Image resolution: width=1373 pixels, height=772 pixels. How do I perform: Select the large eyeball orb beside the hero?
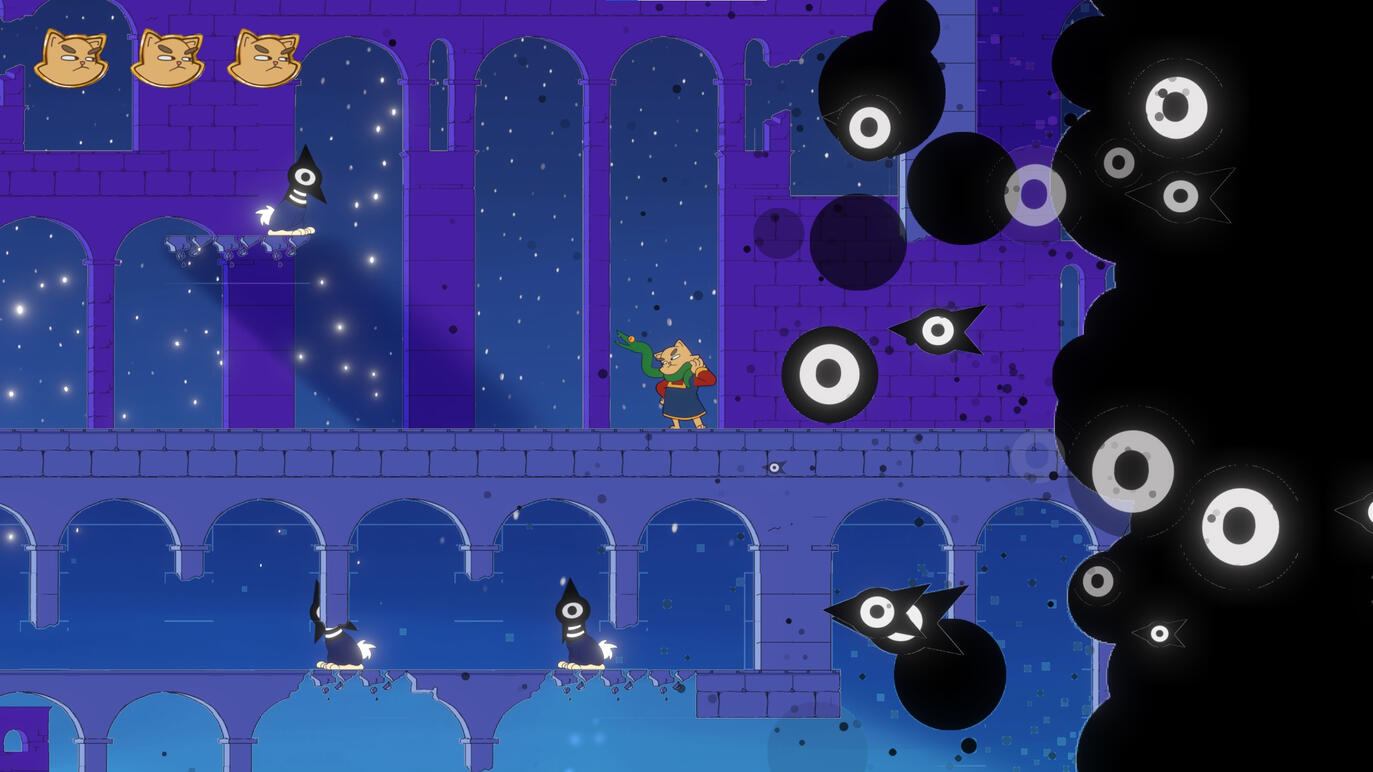click(830, 375)
